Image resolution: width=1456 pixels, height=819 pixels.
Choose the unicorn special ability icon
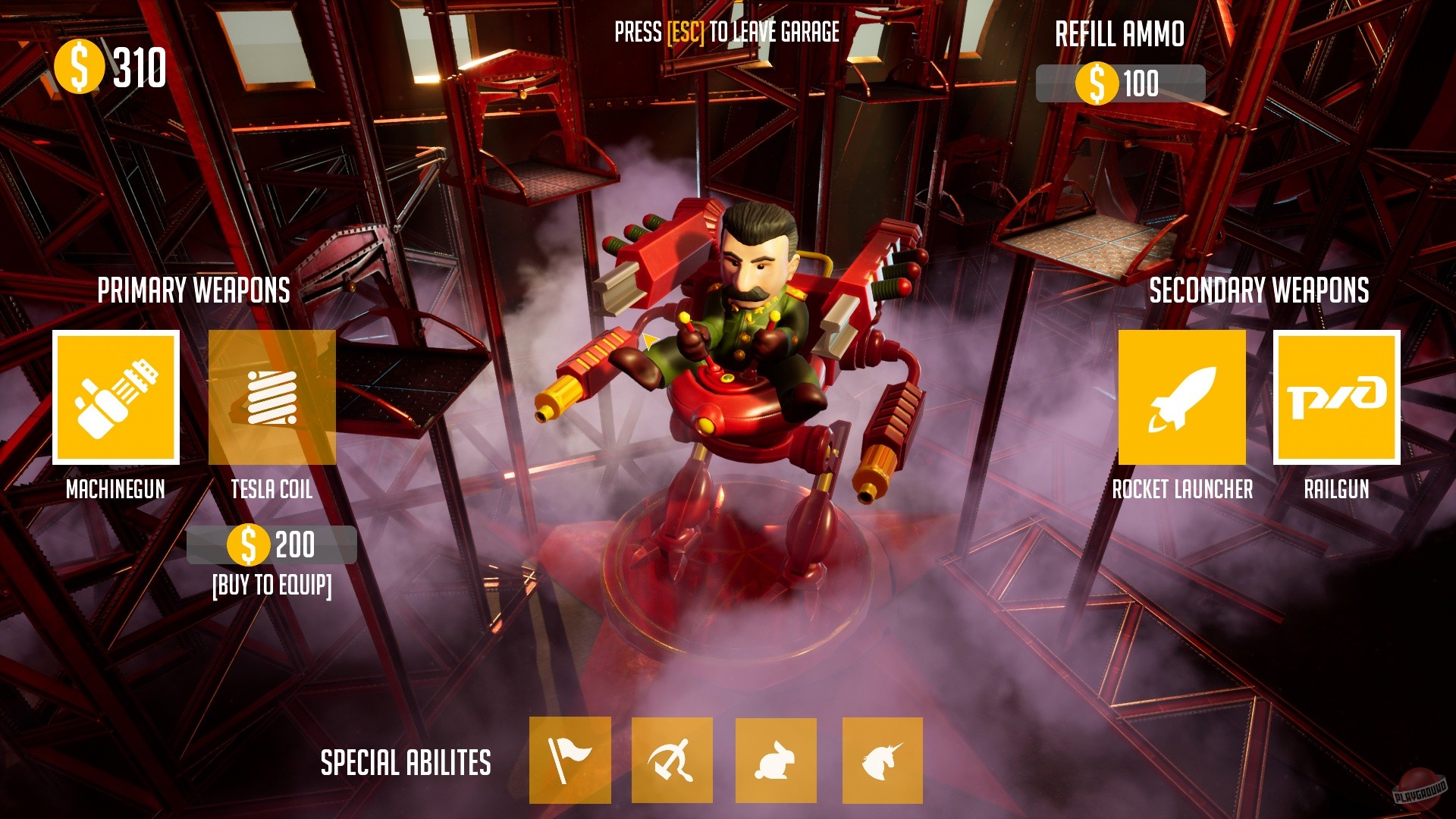pos(880,761)
